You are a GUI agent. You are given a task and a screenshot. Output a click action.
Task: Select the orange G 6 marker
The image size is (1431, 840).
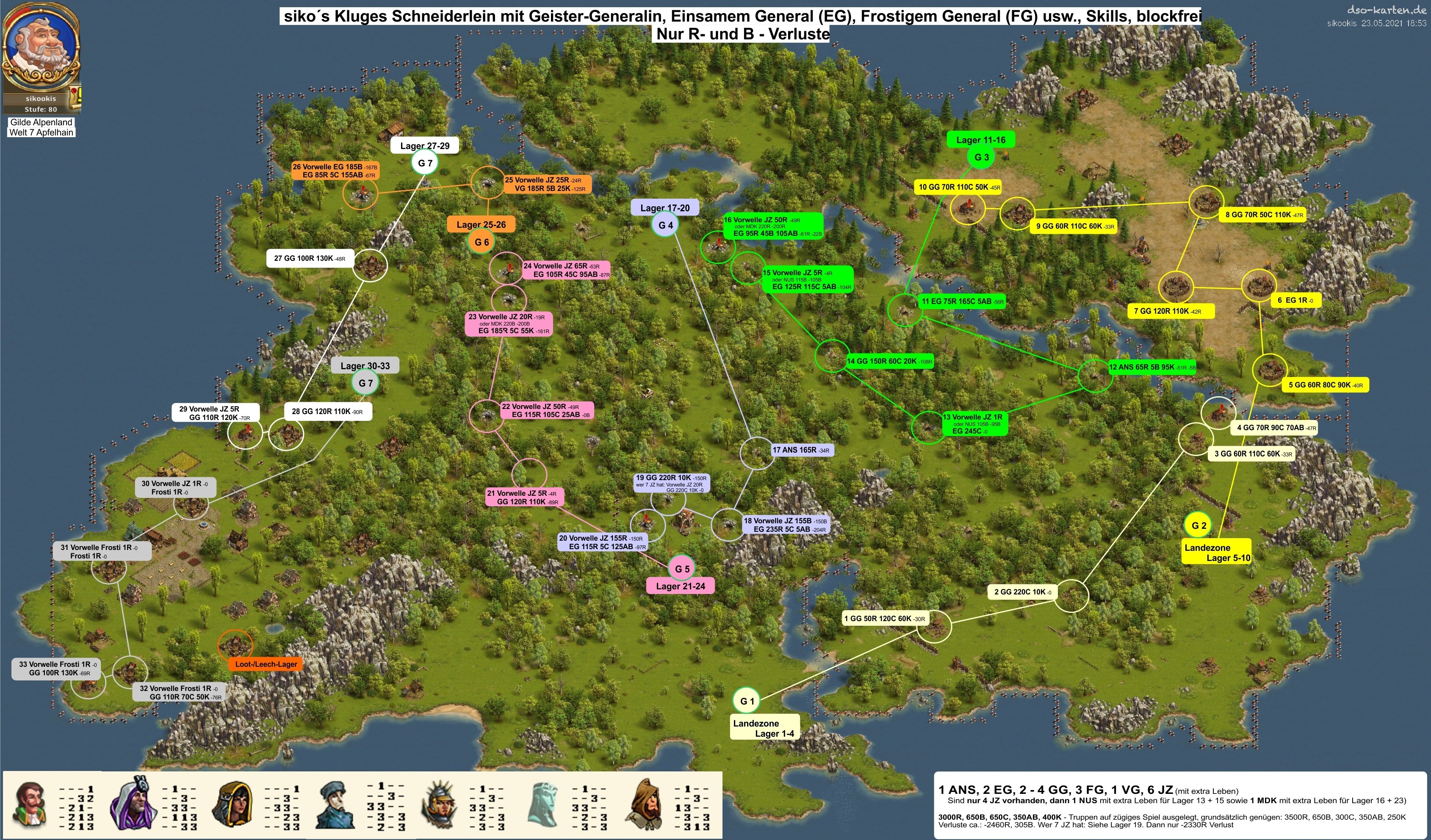pyautogui.click(x=481, y=242)
